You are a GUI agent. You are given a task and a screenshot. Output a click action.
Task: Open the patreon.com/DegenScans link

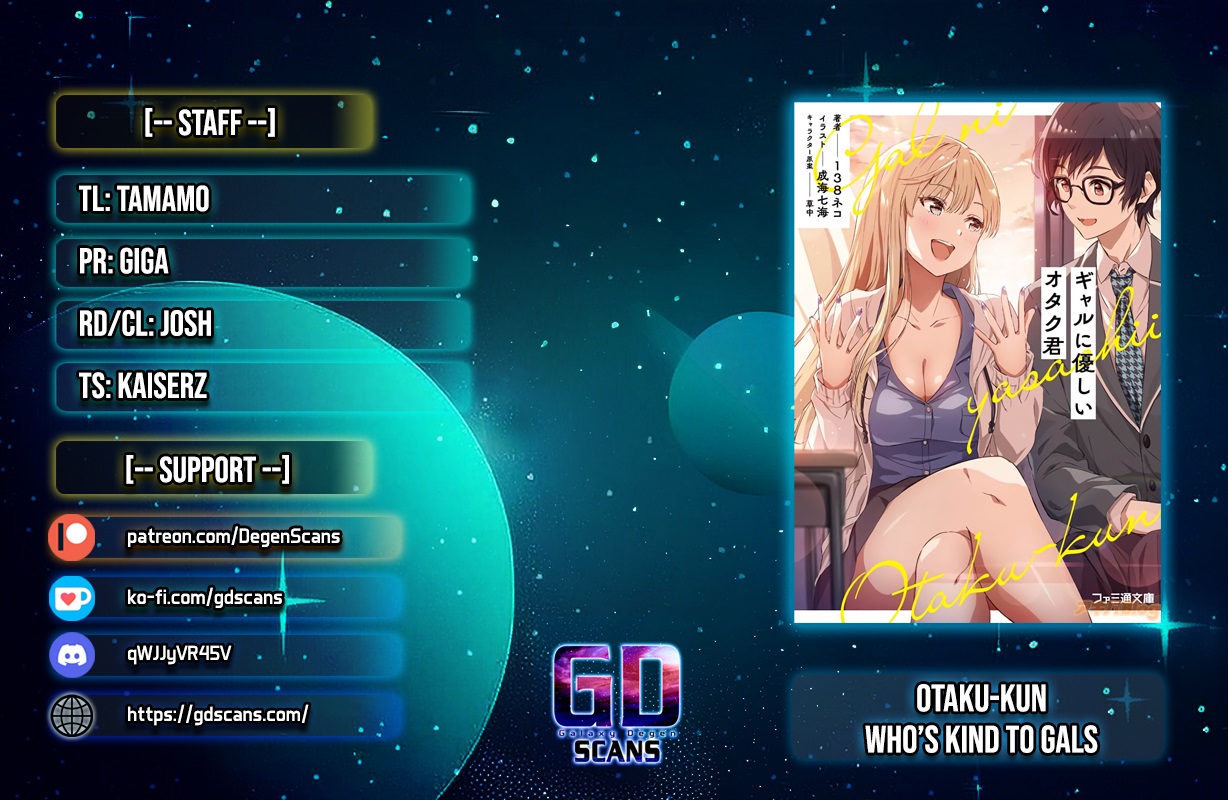[x=234, y=538]
